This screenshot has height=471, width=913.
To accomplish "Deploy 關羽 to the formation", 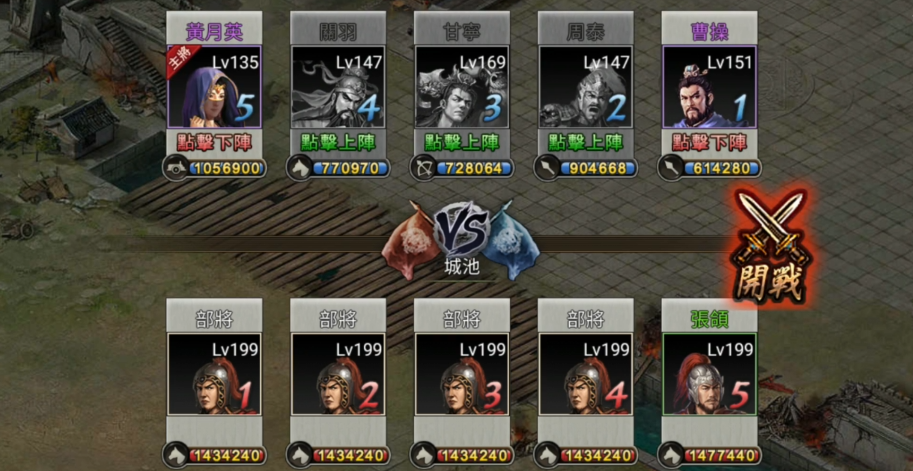I will [x=338, y=143].
